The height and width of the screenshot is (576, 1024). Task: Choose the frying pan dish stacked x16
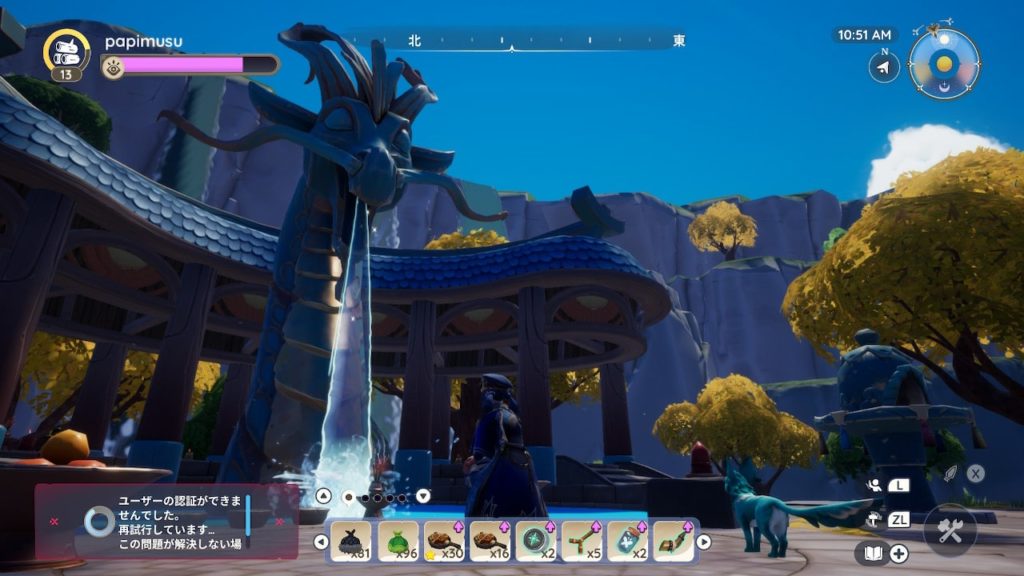tap(491, 541)
